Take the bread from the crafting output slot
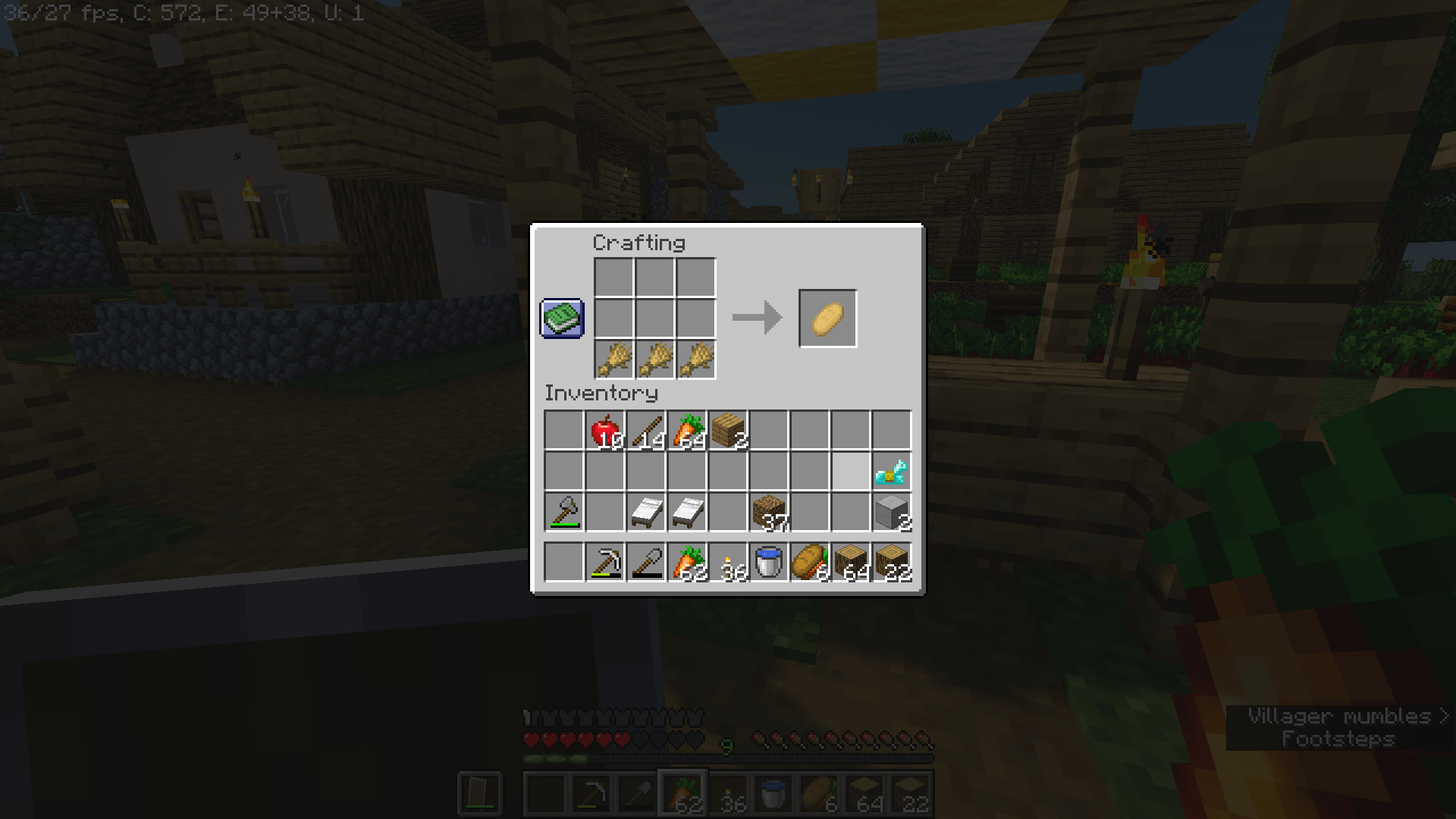1456x819 pixels. coord(827,318)
